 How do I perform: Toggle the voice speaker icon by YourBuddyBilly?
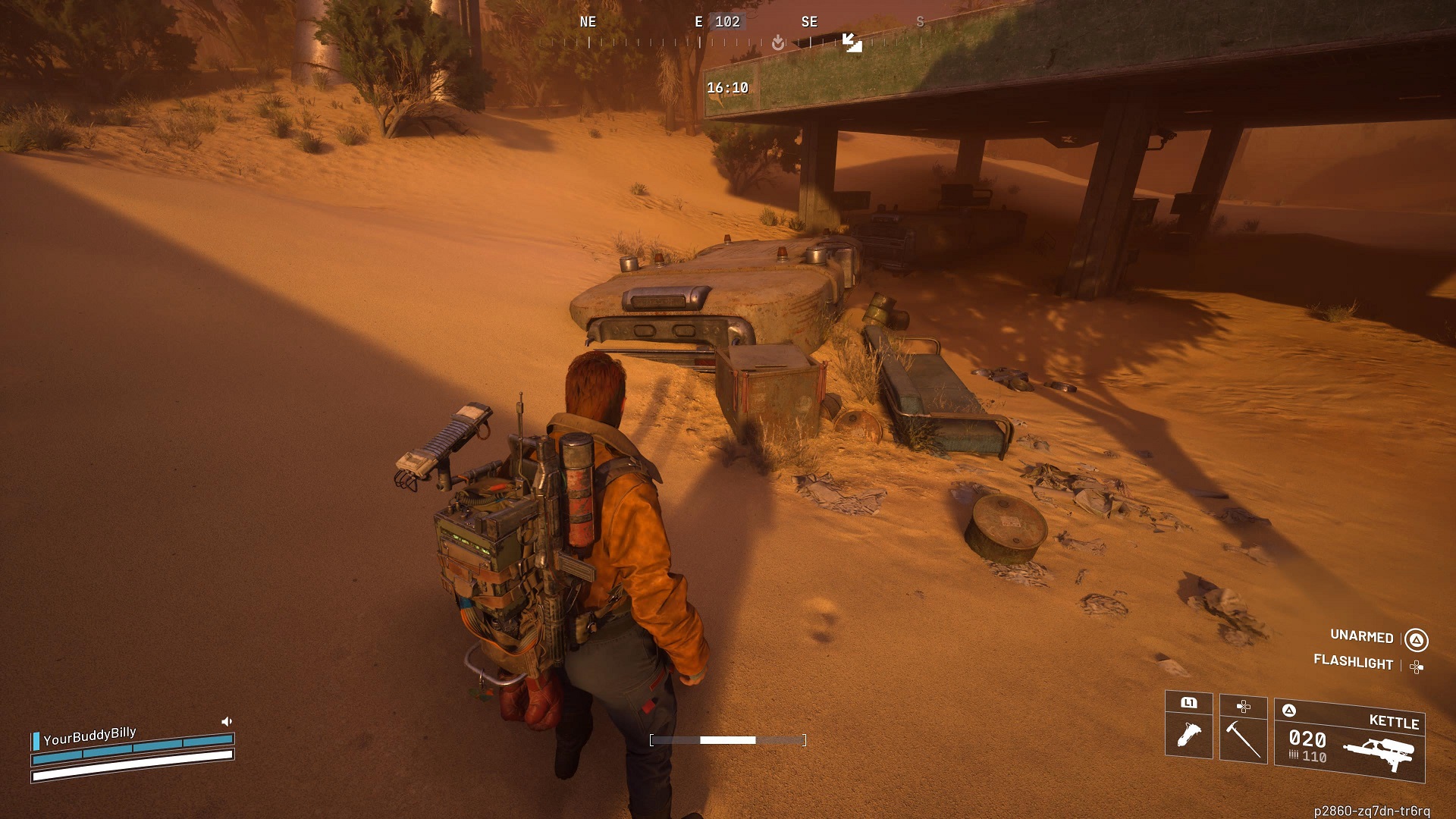click(226, 721)
